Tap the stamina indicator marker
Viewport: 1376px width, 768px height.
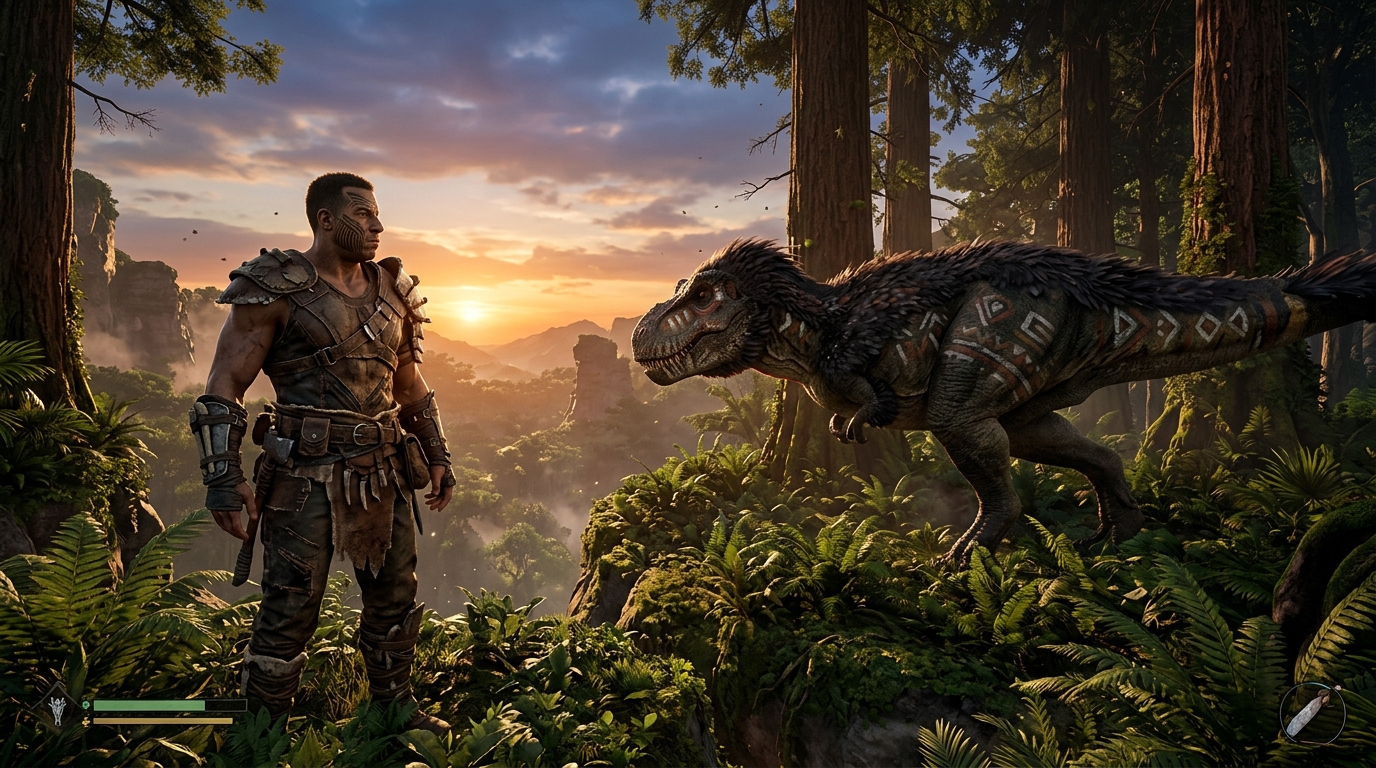[x=86, y=721]
